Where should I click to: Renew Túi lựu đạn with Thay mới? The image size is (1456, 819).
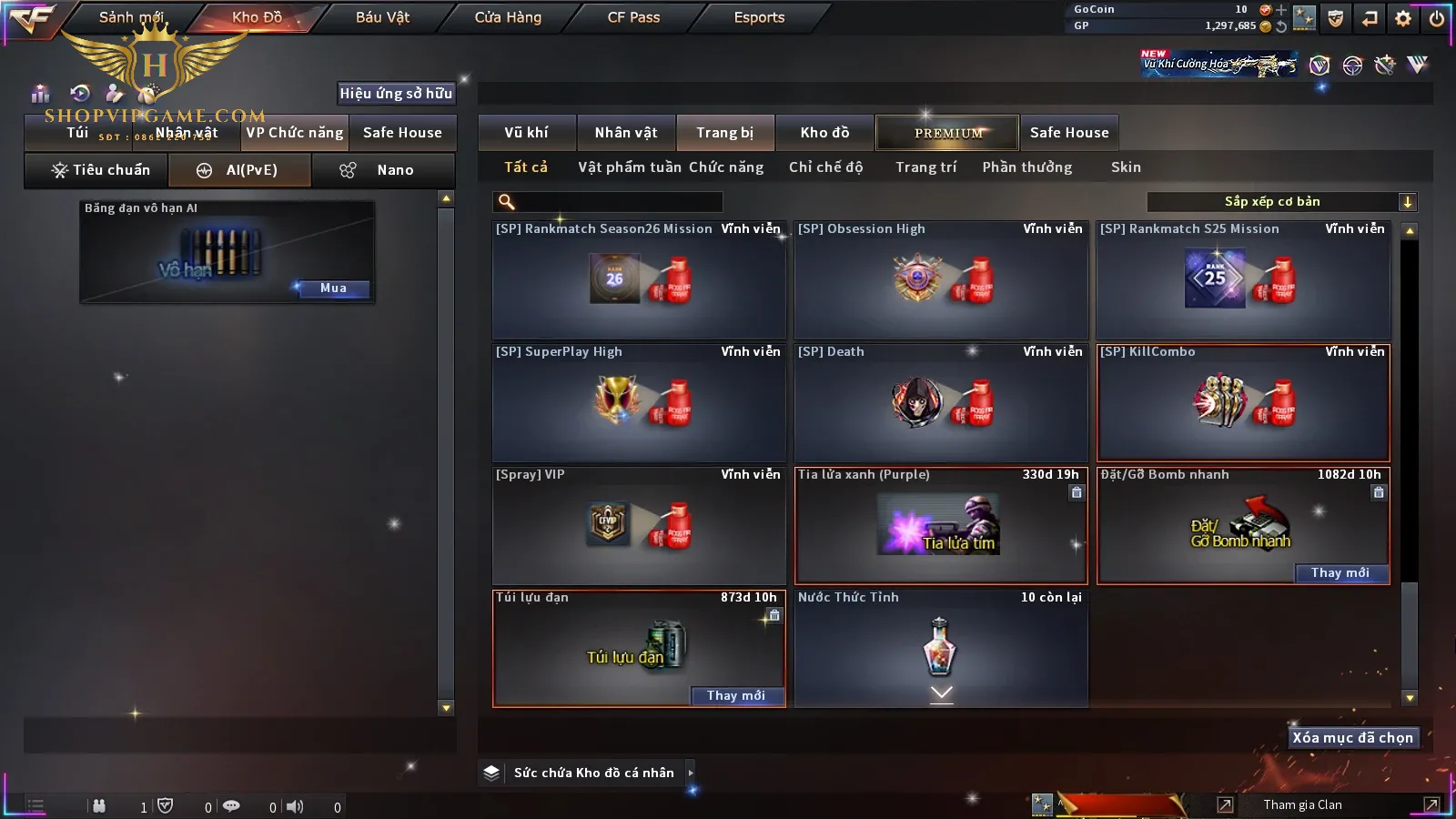[x=735, y=696]
